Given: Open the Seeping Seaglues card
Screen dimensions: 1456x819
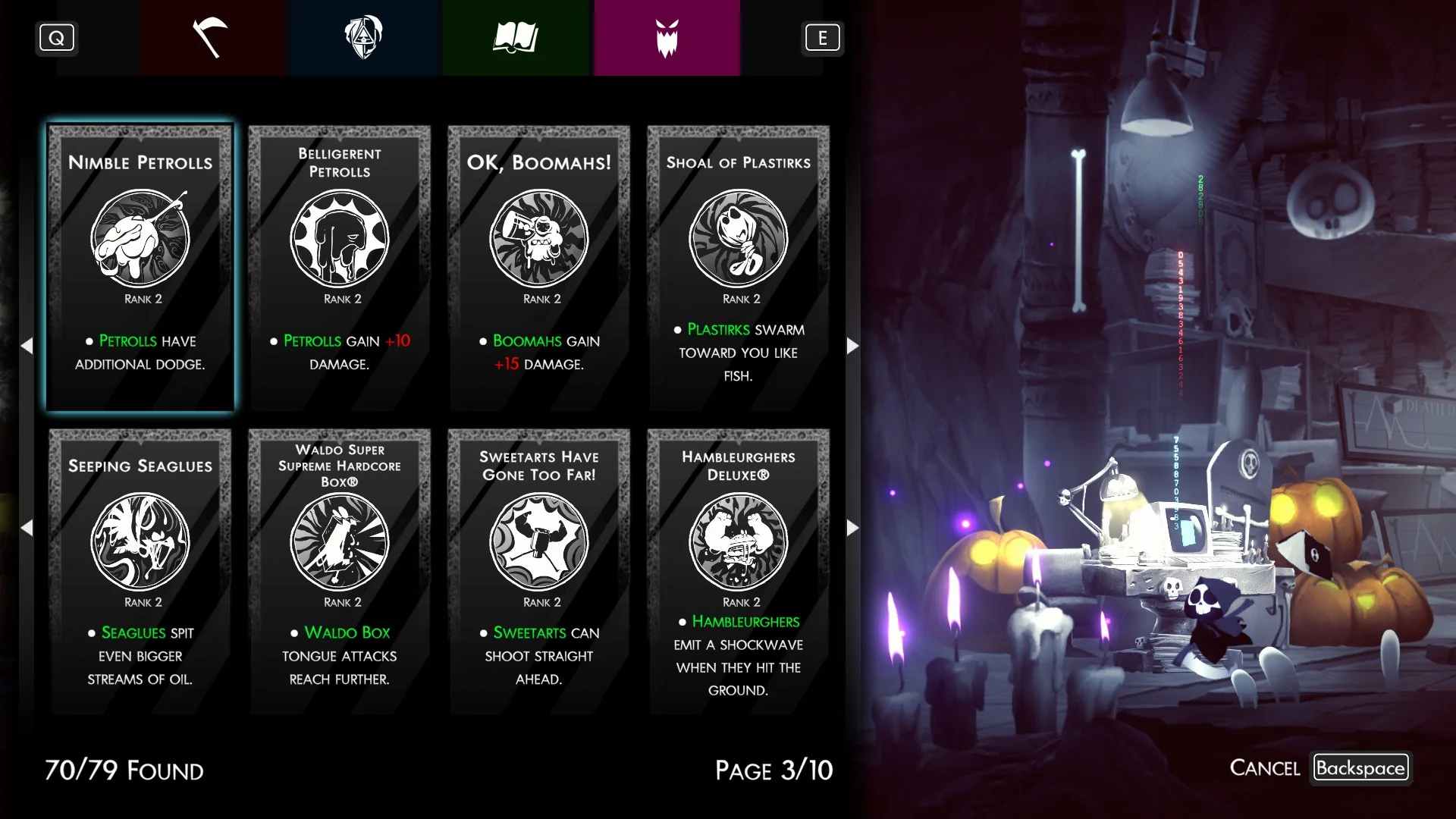Looking at the screenshot, I should (140, 571).
